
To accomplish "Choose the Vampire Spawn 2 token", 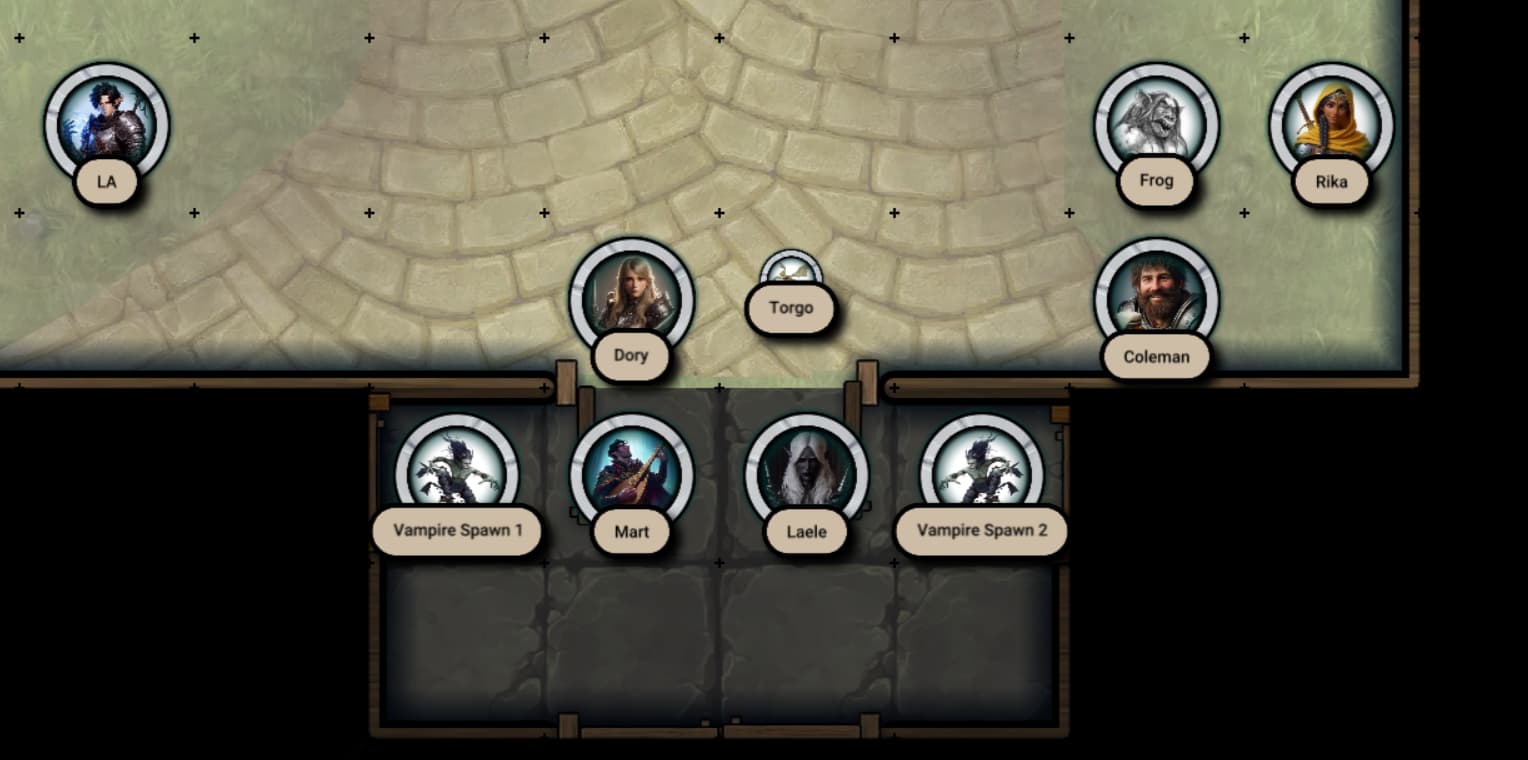I will [x=981, y=473].
